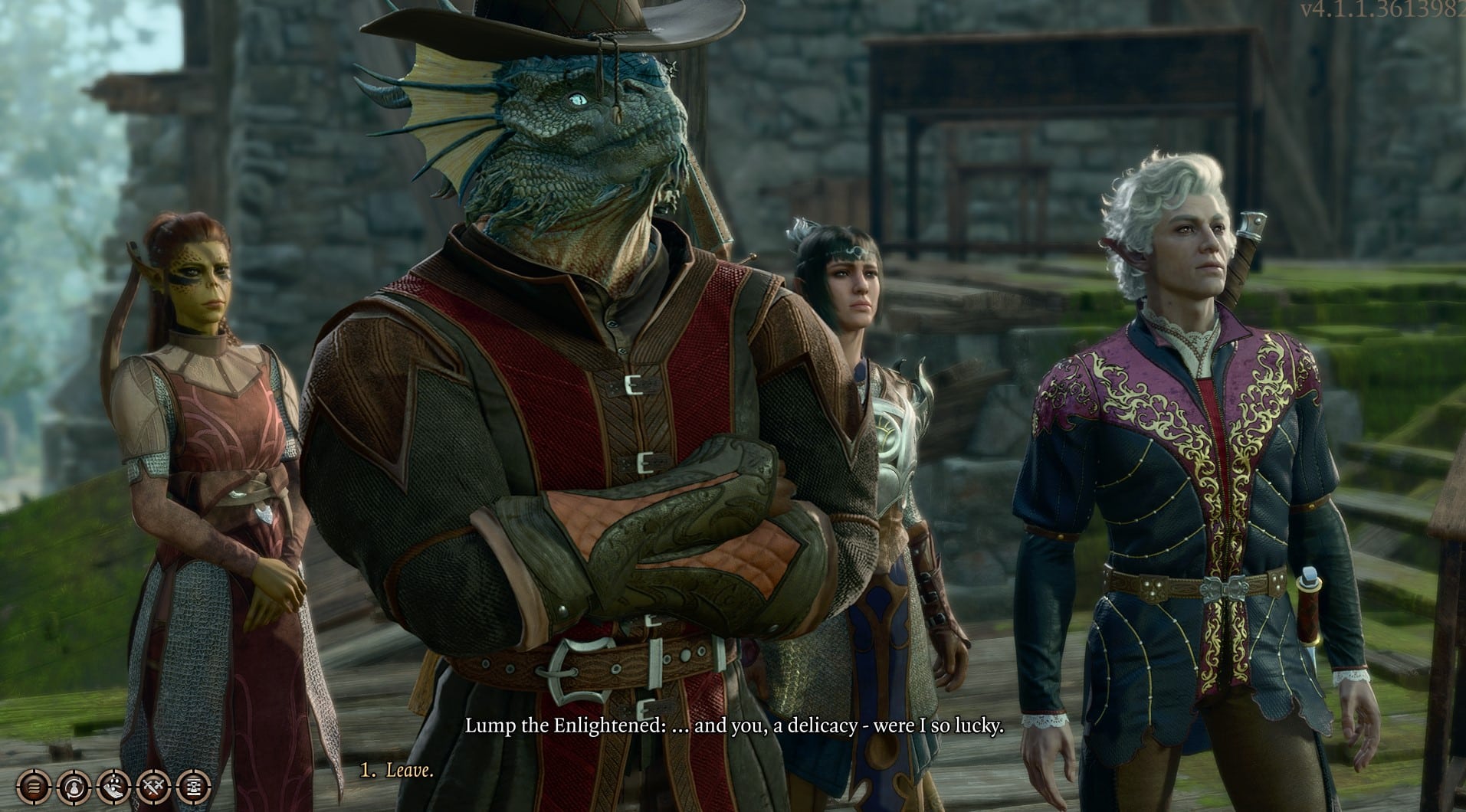Click the crossed swords attack icon
Screen dimensions: 1466x812
pos(153,787)
